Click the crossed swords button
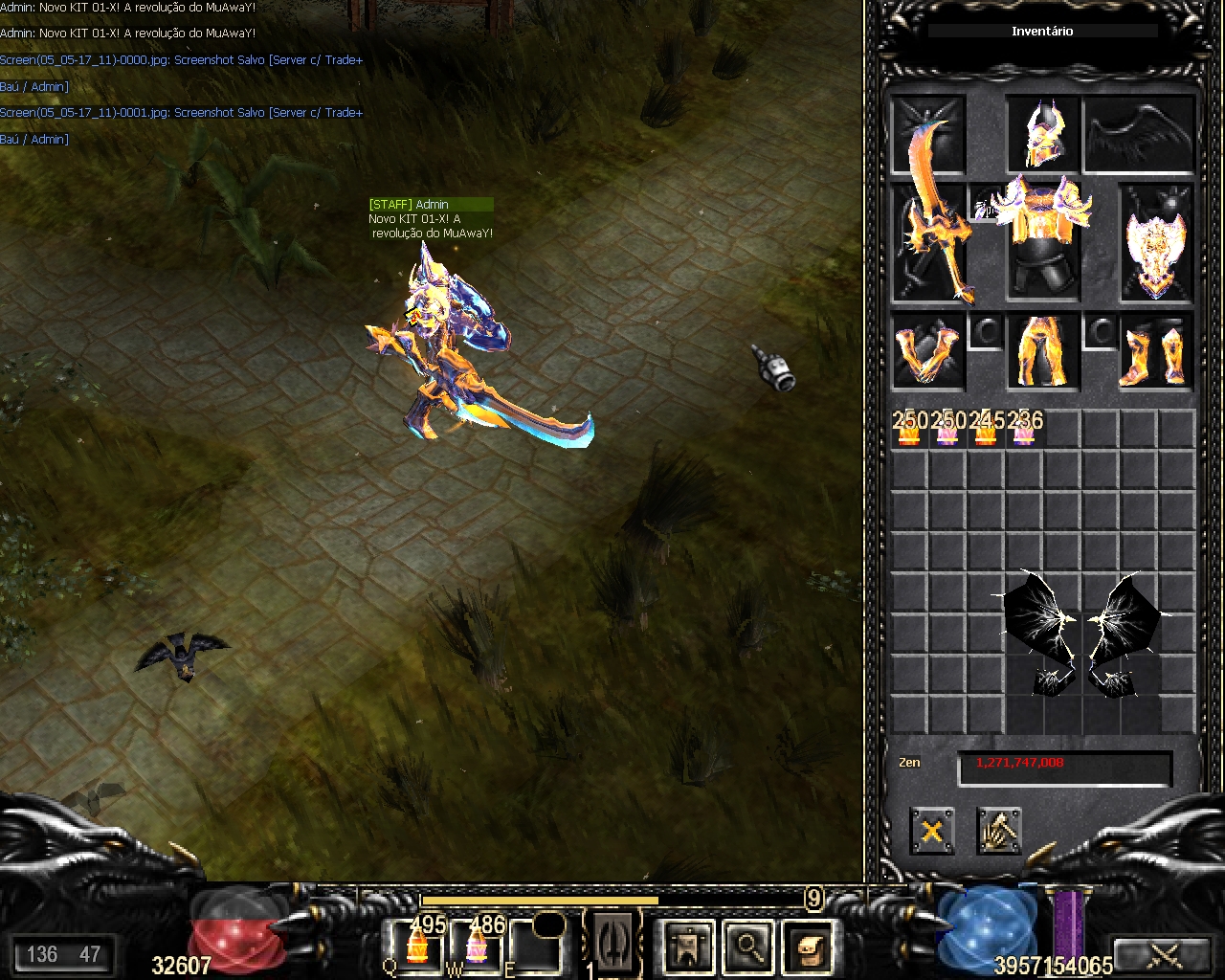The width and height of the screenshot is (1225, 980). tap(1165, 954)
